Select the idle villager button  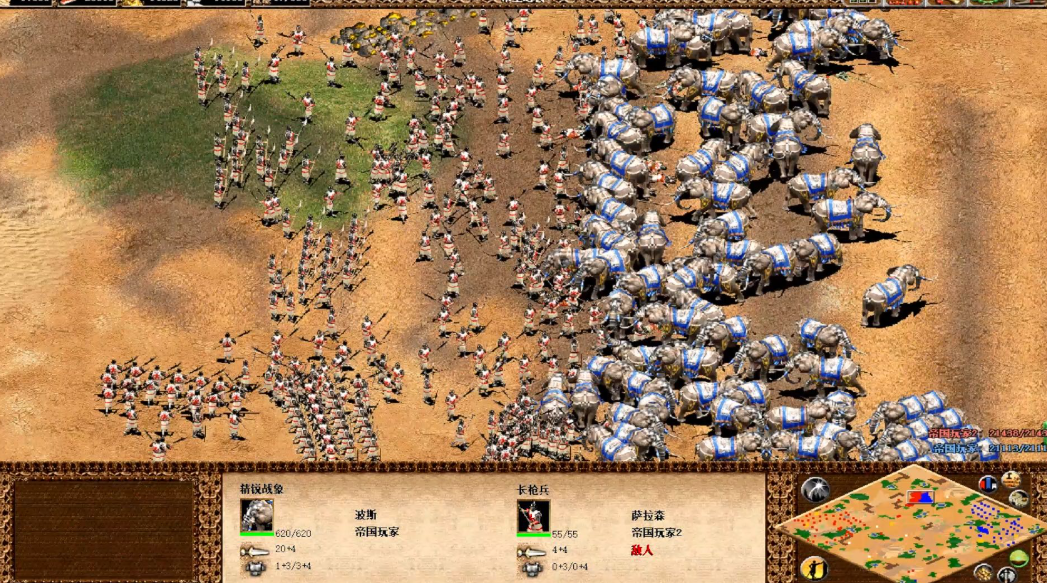(x=814, y=567)
